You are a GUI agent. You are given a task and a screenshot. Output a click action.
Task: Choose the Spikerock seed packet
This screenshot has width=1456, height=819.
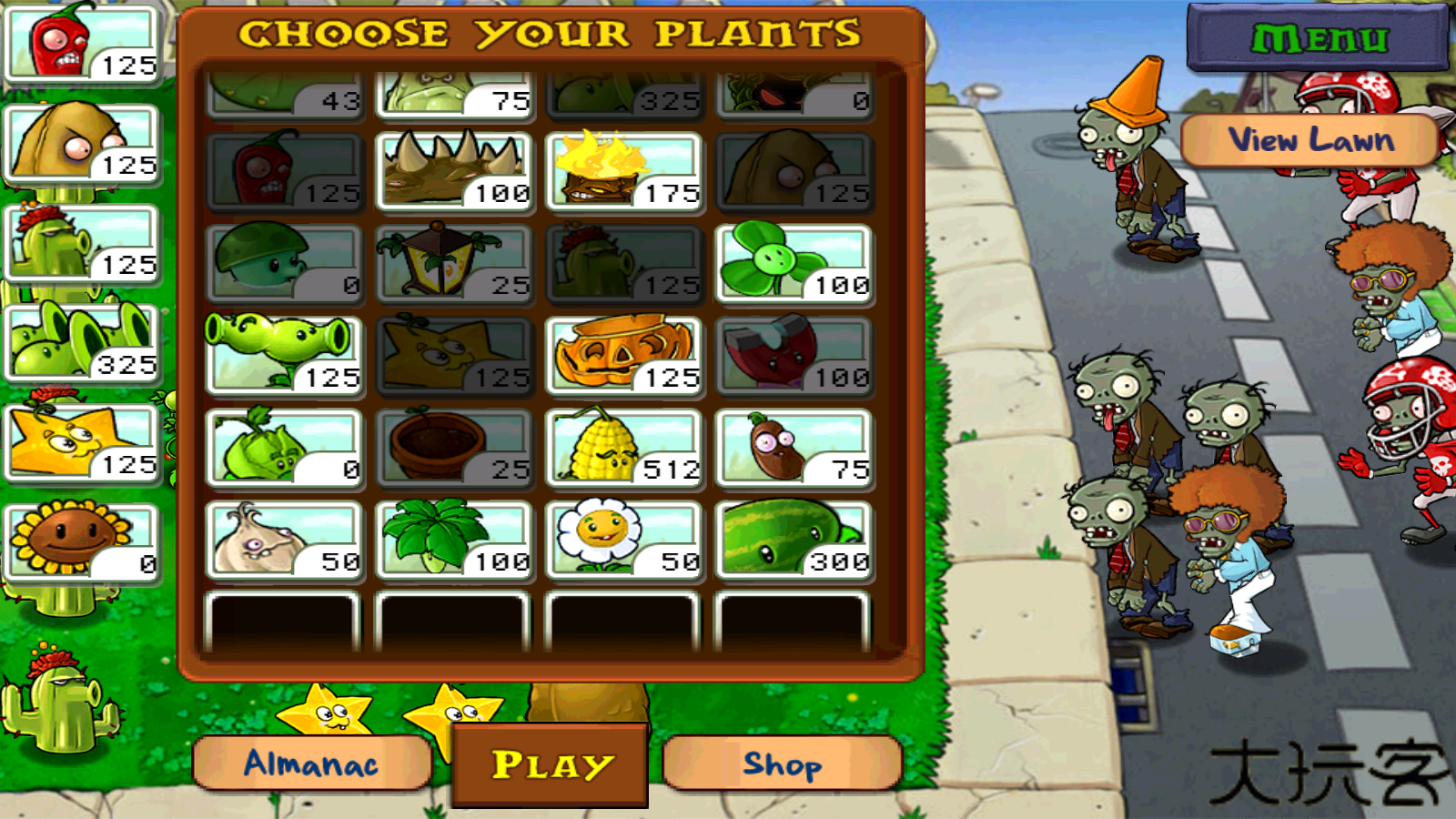(x=453, y=172)
